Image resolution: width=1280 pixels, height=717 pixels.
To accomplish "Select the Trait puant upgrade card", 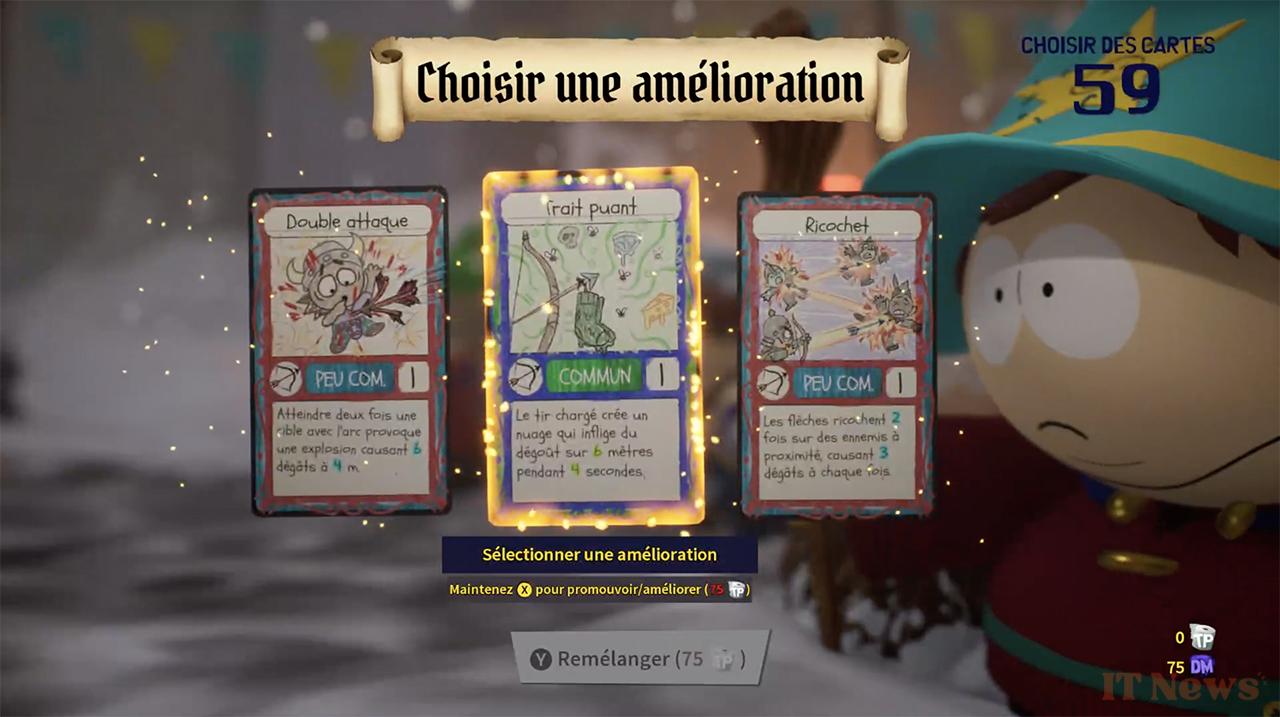I will point(592,347).
